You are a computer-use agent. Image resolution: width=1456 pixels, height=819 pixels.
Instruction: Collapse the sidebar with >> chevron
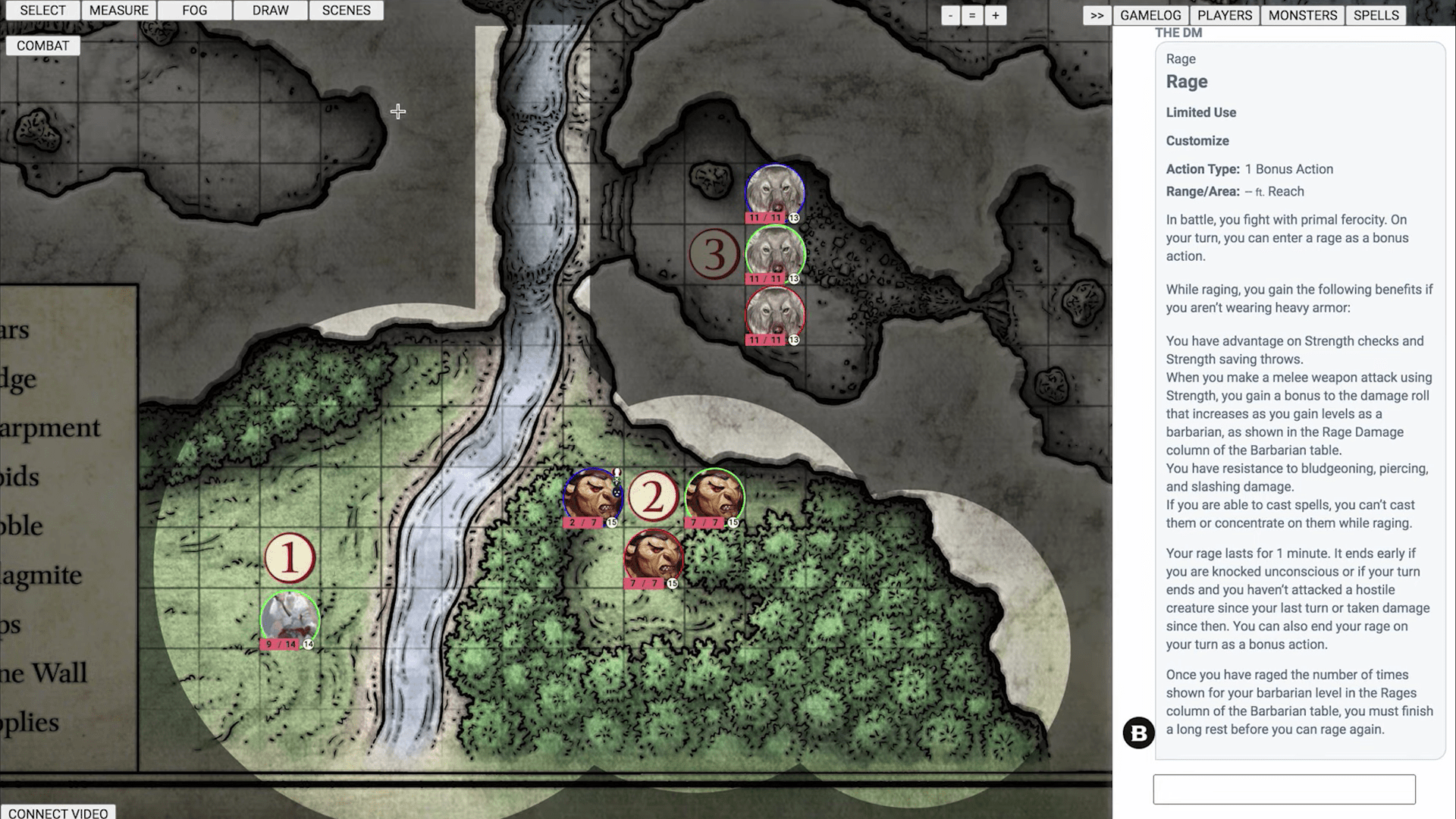point(1096,14)
